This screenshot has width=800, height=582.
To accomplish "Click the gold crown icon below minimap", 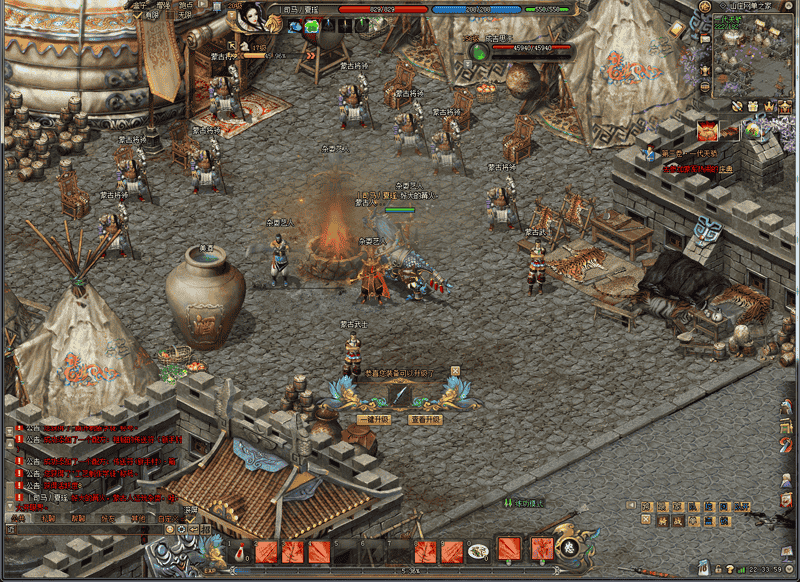I will [x=770, y=106].
